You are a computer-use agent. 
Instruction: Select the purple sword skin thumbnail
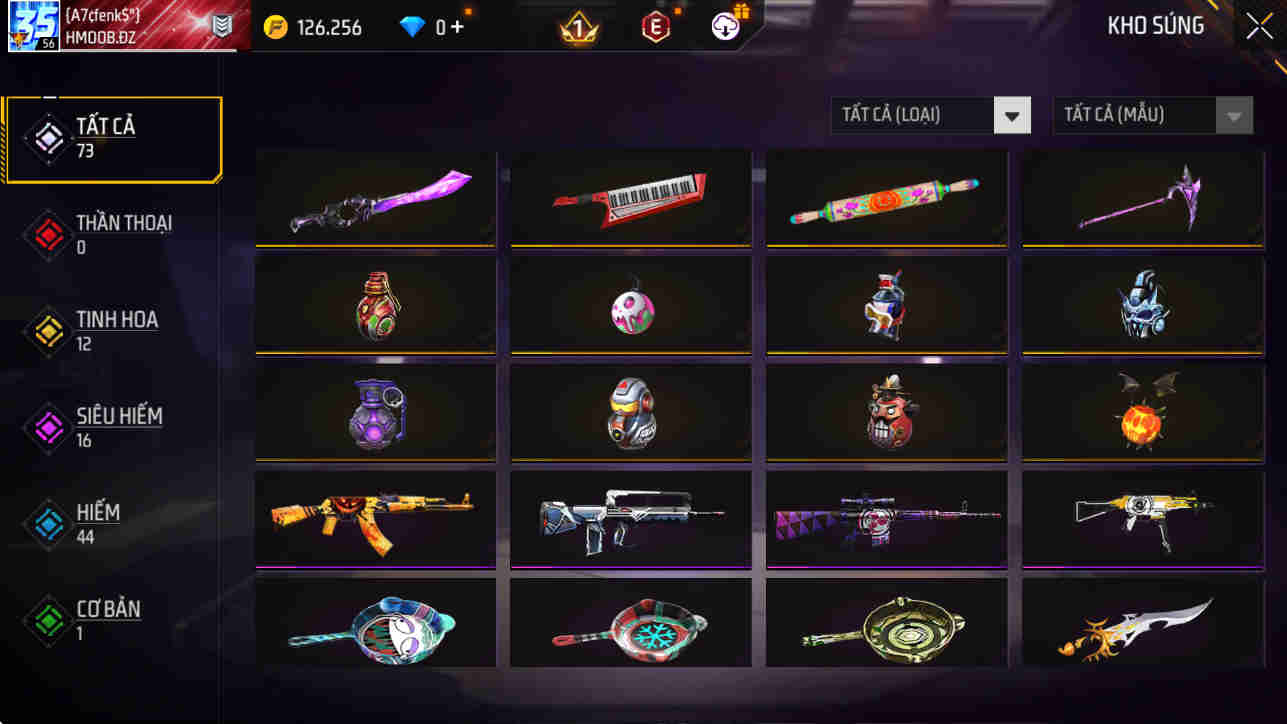(374, 198)
